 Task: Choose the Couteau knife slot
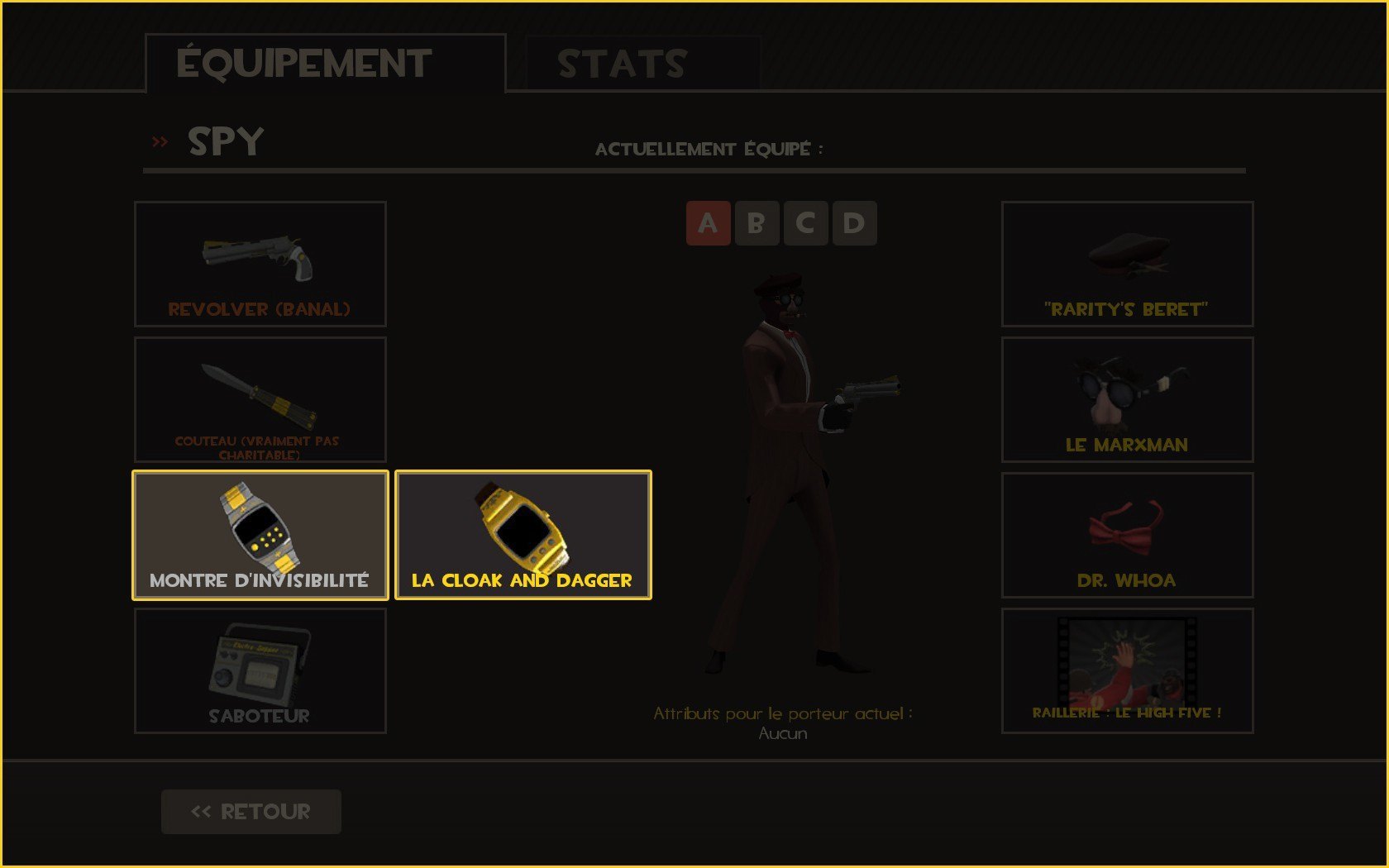pos(260,399)
